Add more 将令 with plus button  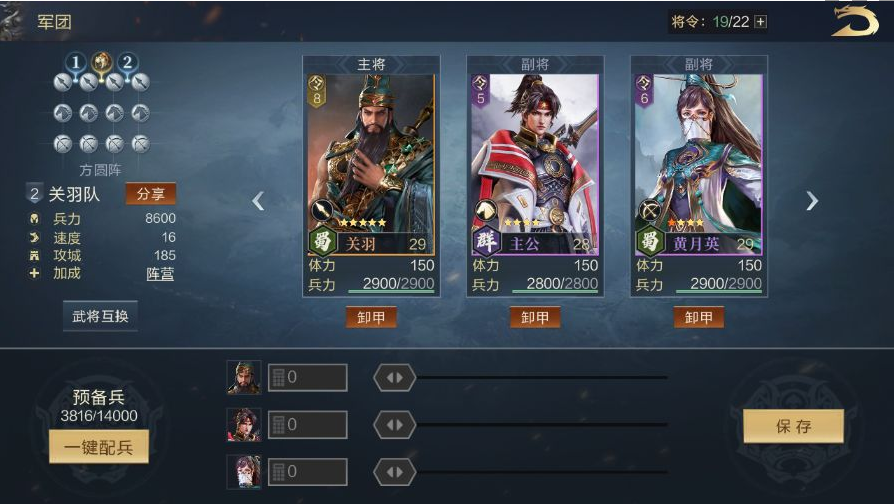(761, 22)
